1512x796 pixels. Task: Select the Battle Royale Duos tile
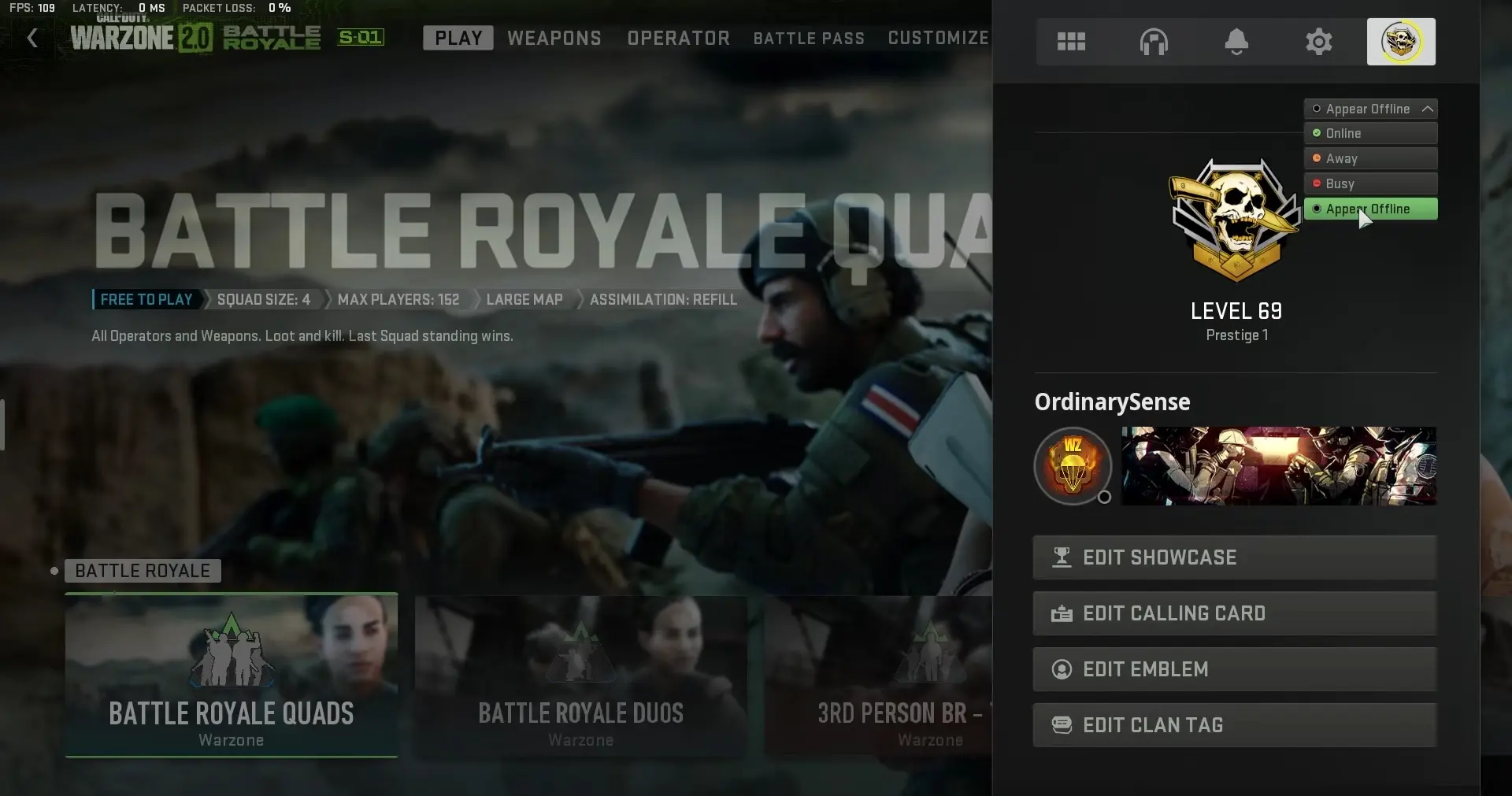click(580, 675)
